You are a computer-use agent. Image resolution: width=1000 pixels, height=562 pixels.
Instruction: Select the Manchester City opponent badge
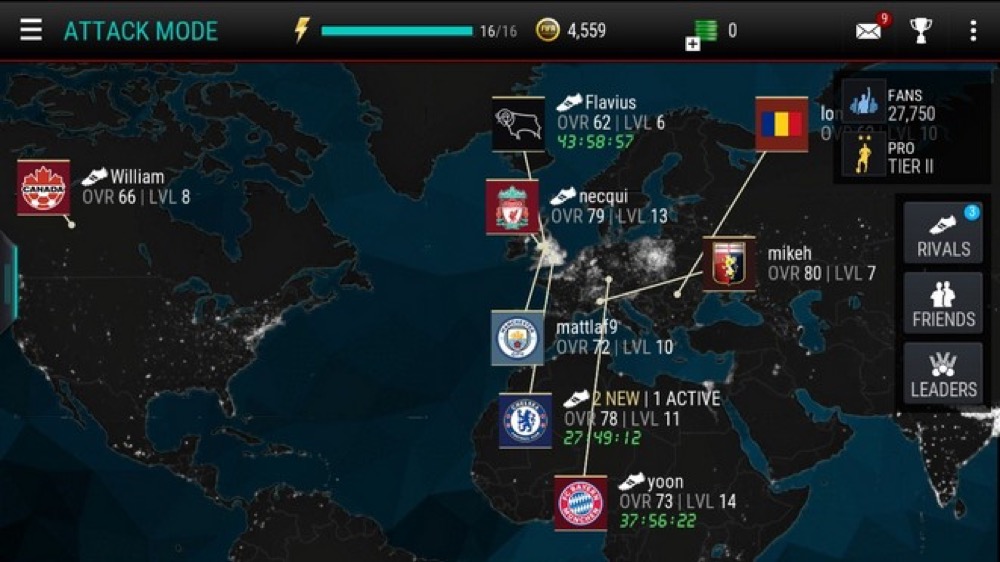click(x=517, y=338)
